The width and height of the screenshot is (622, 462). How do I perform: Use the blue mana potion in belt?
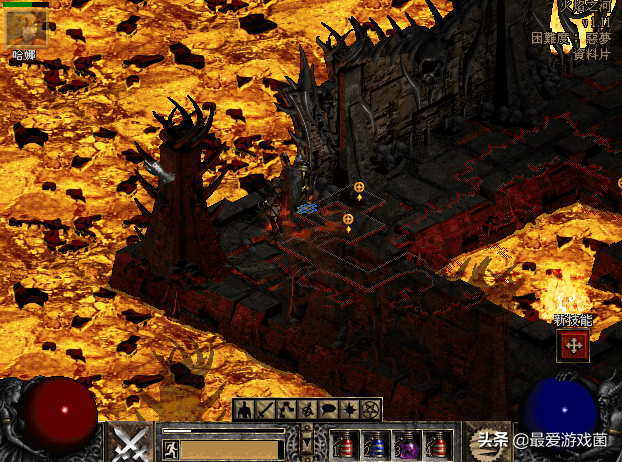[x=377, y=444]
